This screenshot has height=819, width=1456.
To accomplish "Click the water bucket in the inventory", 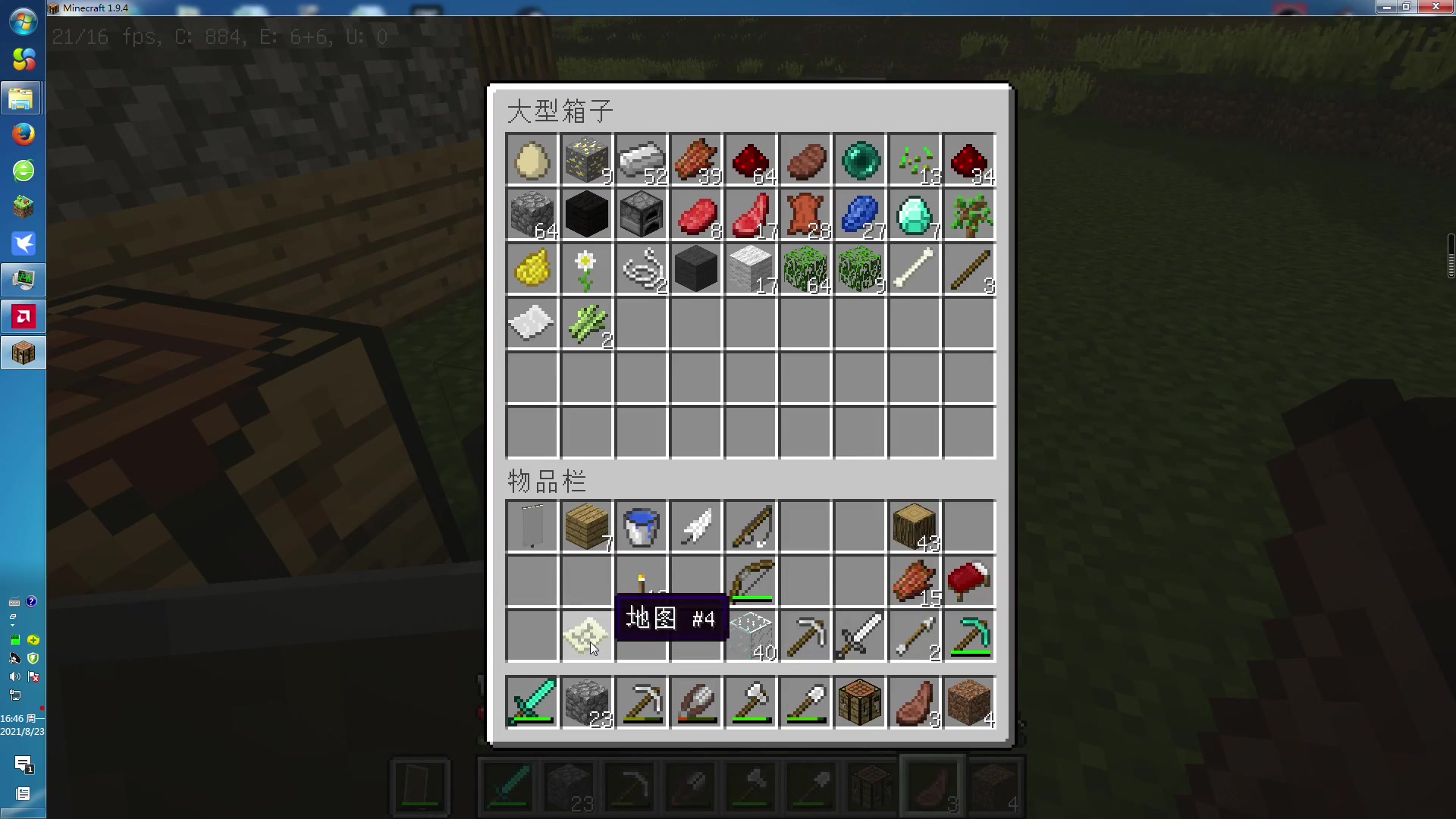I will click(641, 526).
